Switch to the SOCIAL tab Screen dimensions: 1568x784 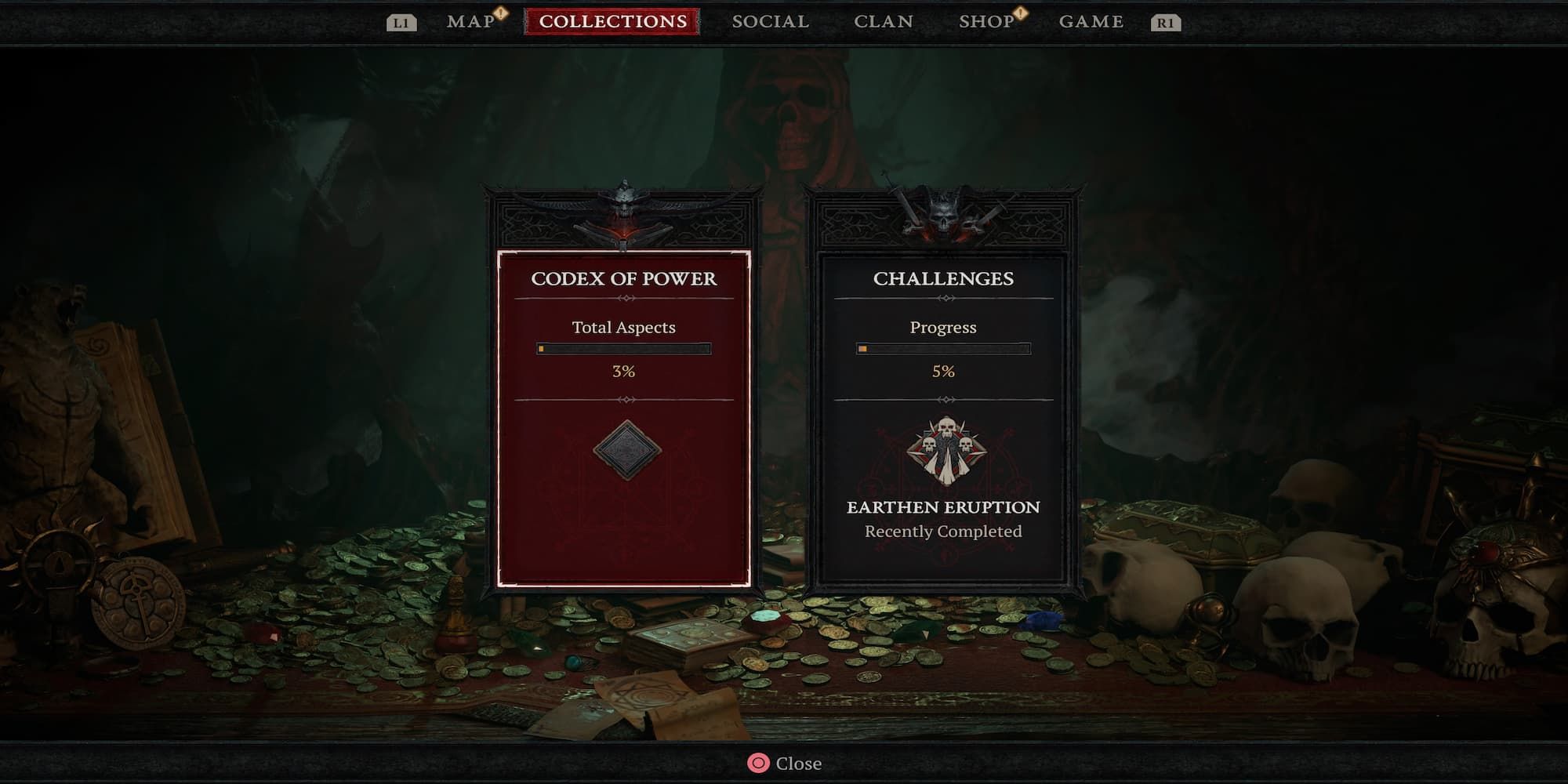point(769,20)
